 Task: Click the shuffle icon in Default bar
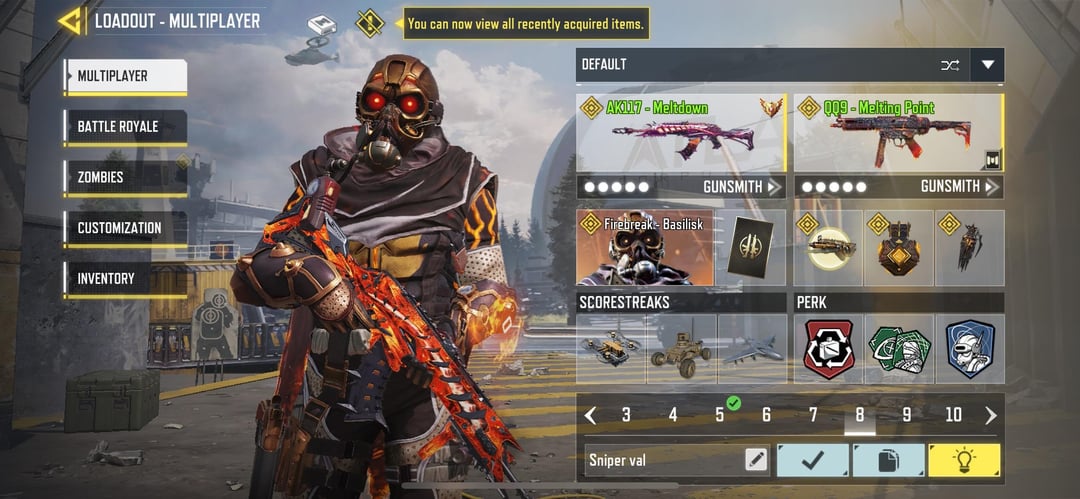point(949,65)
